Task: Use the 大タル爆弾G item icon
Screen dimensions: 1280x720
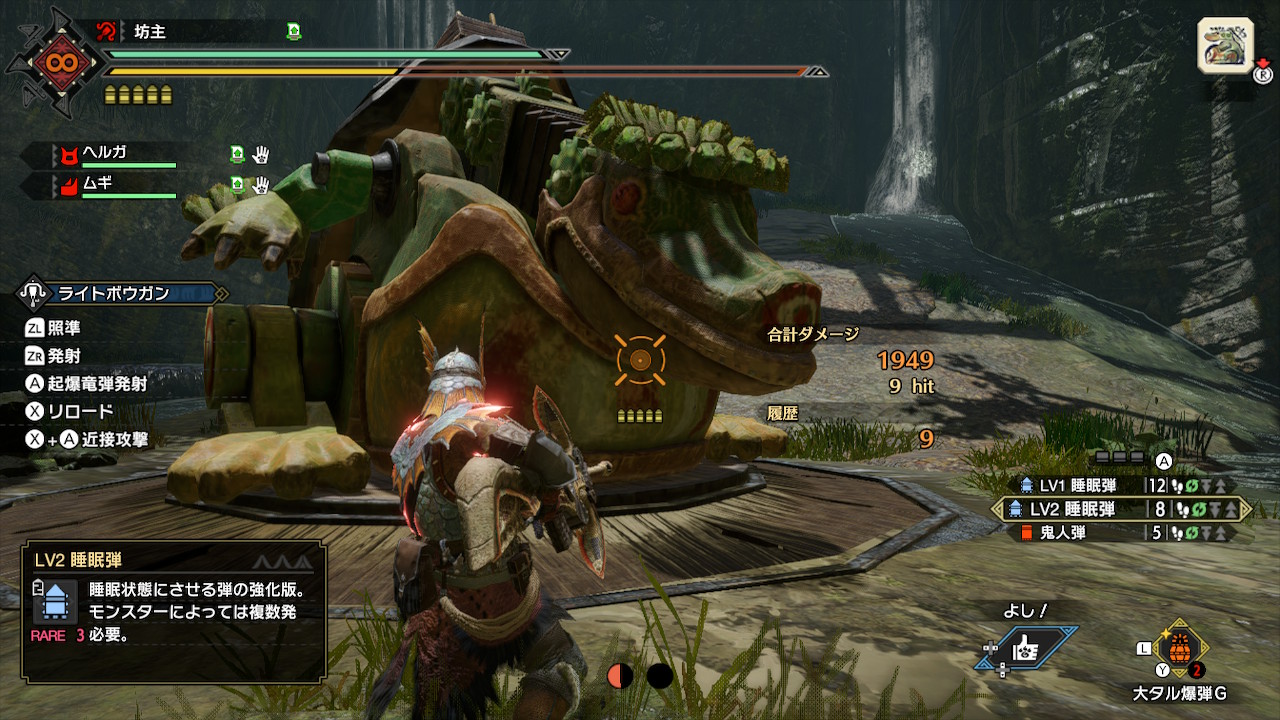Action: pos(1180,647)
